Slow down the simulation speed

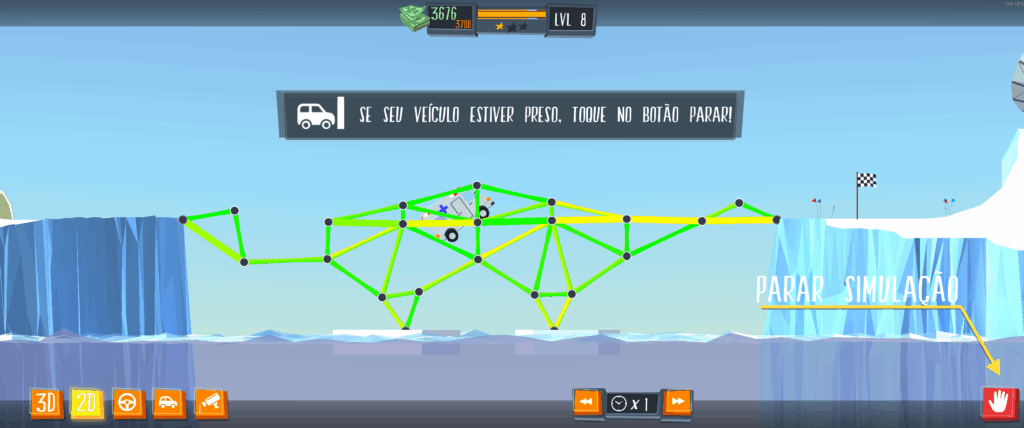coord(587,402)
